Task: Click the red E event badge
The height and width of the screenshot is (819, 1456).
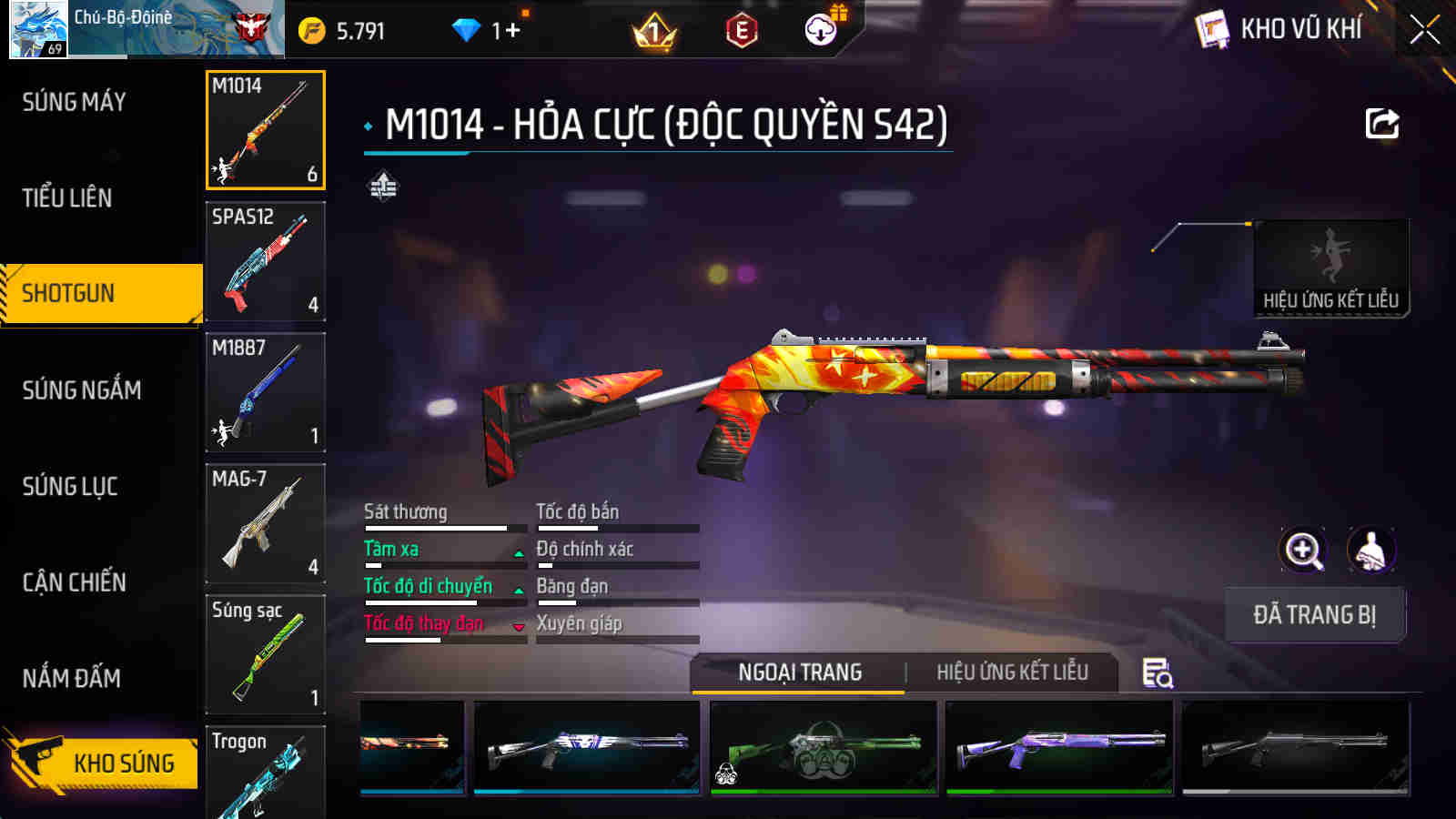Action: (739, 28)
